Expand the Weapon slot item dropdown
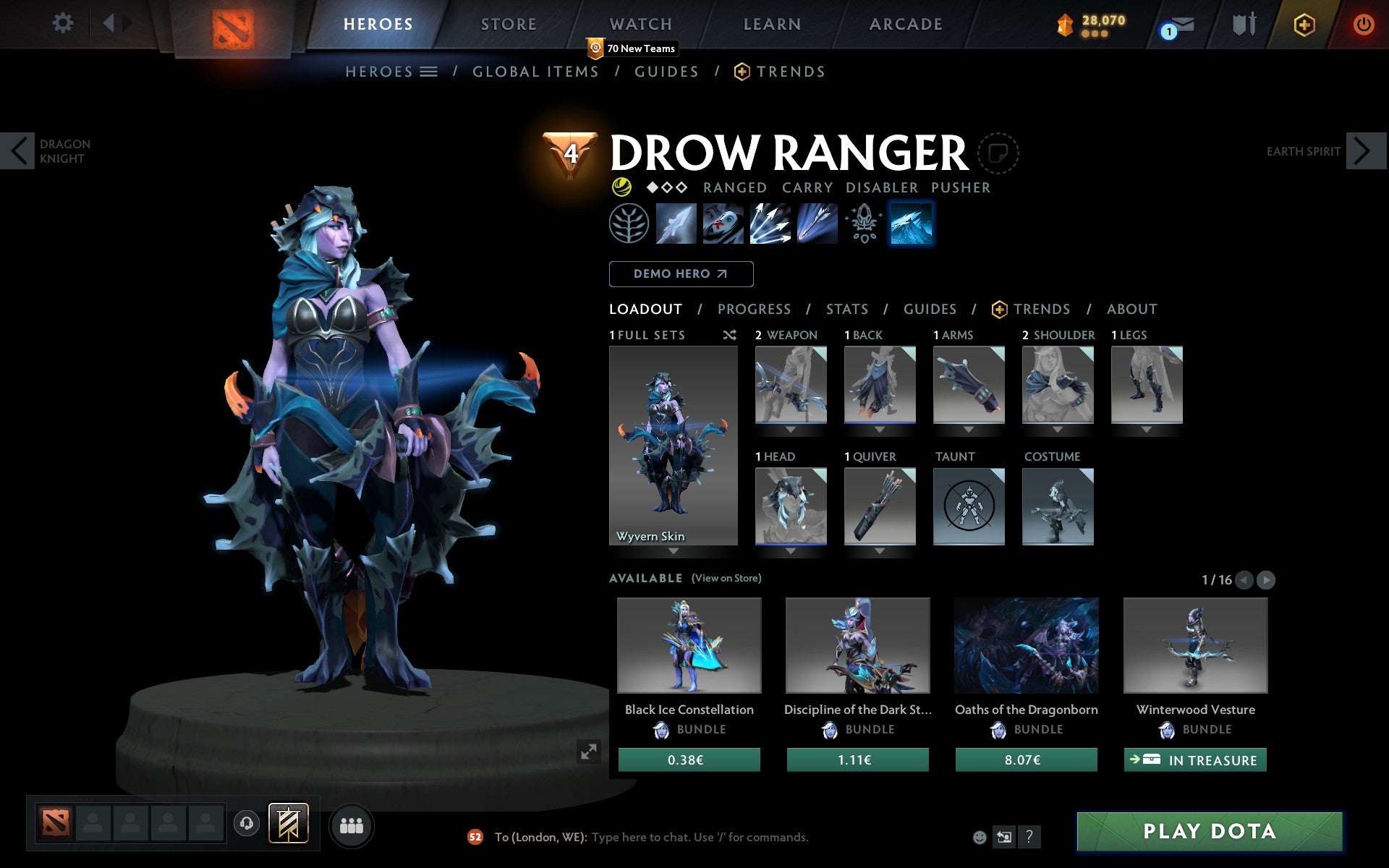The image size is (1389, 868). point(791,427)
